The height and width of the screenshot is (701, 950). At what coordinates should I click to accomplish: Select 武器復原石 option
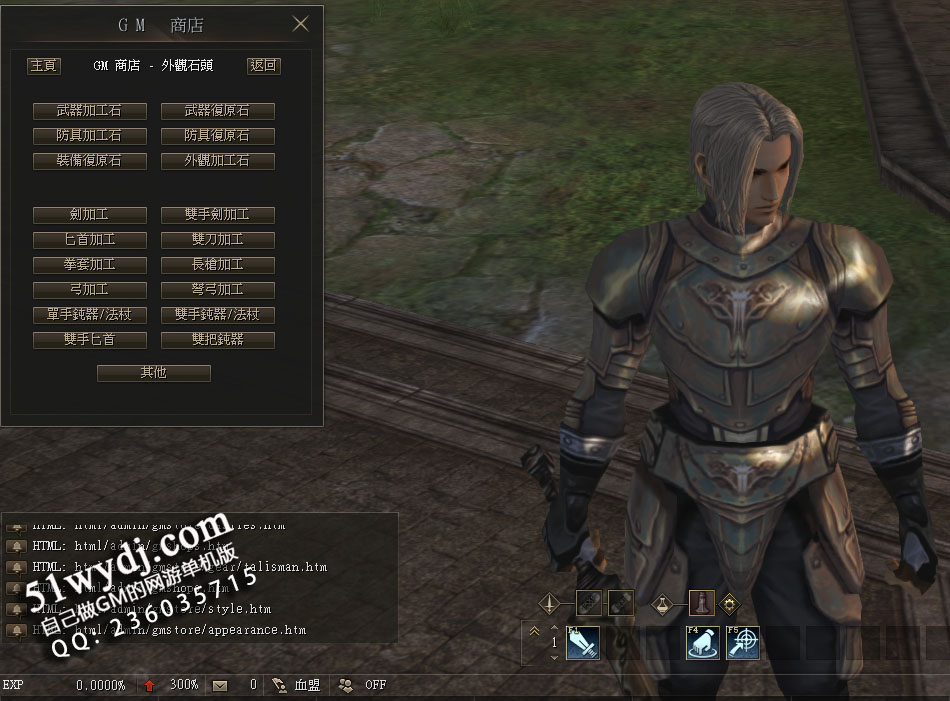pos(217,111)
